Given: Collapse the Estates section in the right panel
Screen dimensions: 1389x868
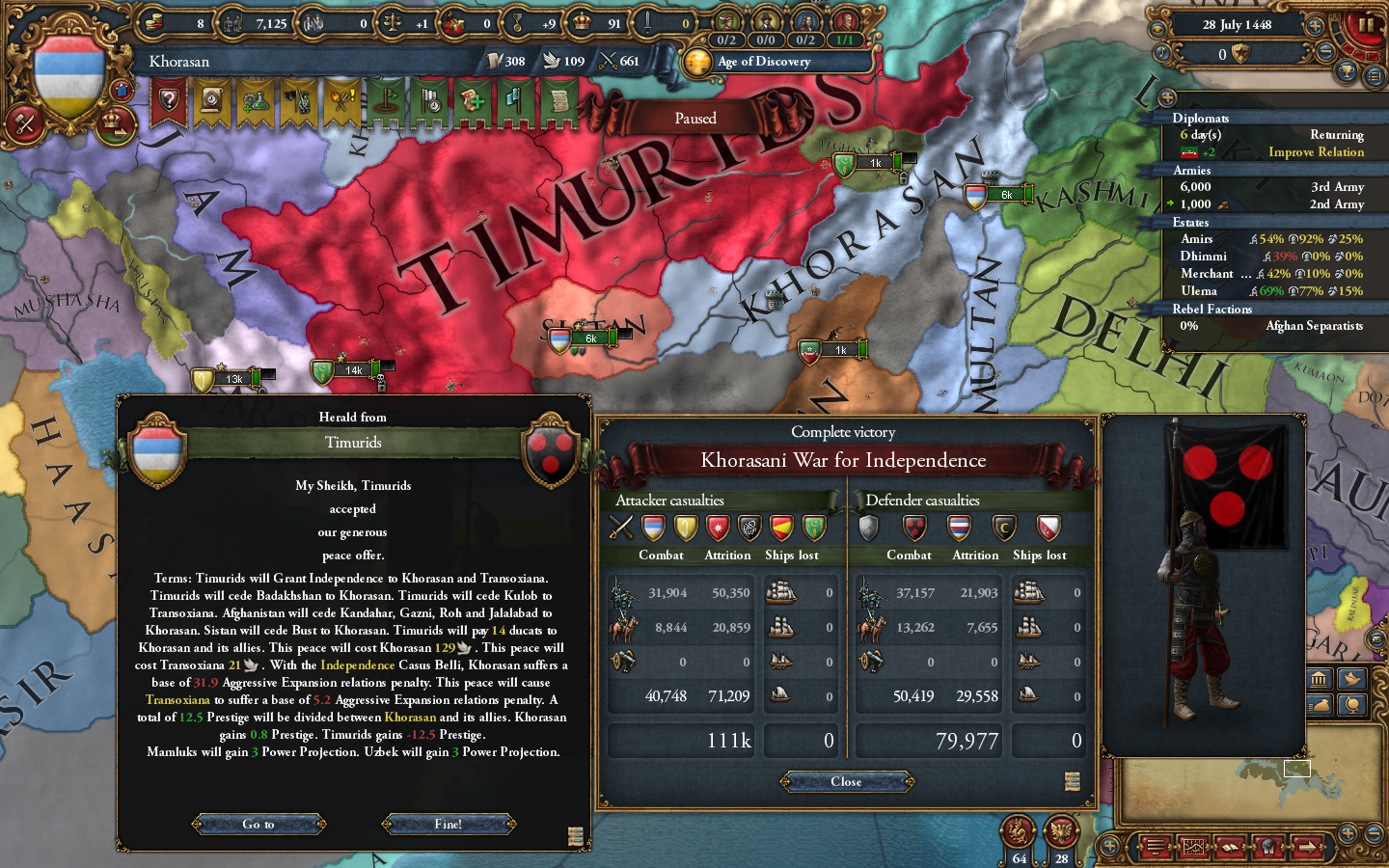Looking at the screenshot, I should click(x=1194, y=222).
